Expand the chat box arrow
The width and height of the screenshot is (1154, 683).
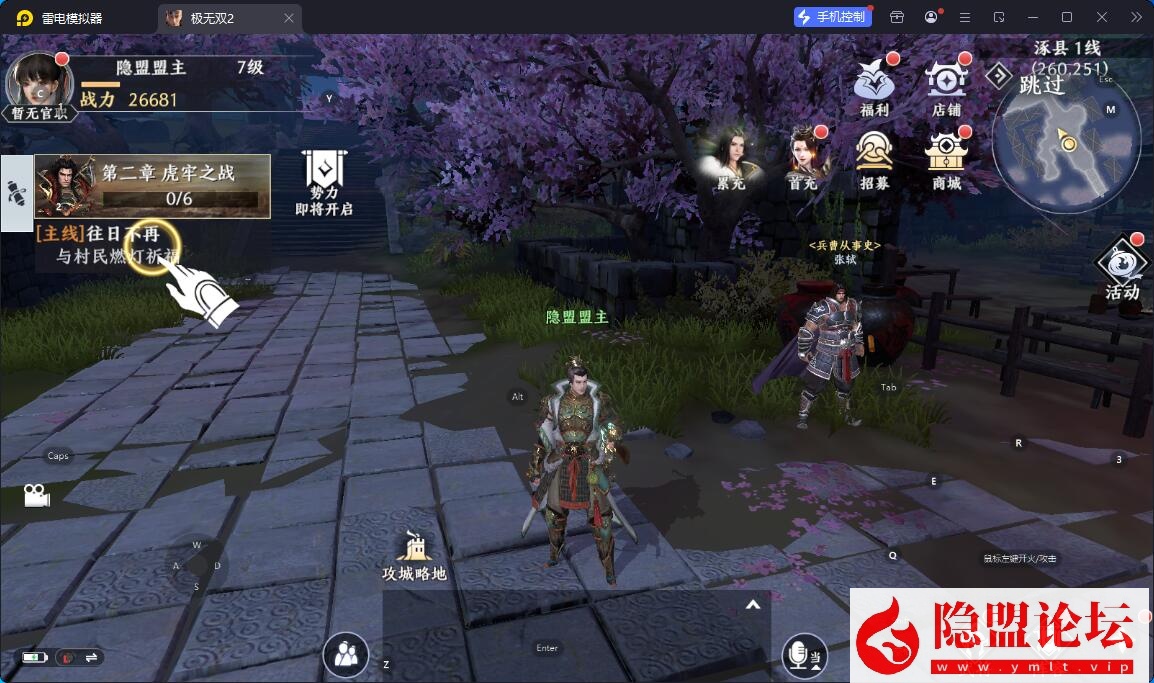753,605
